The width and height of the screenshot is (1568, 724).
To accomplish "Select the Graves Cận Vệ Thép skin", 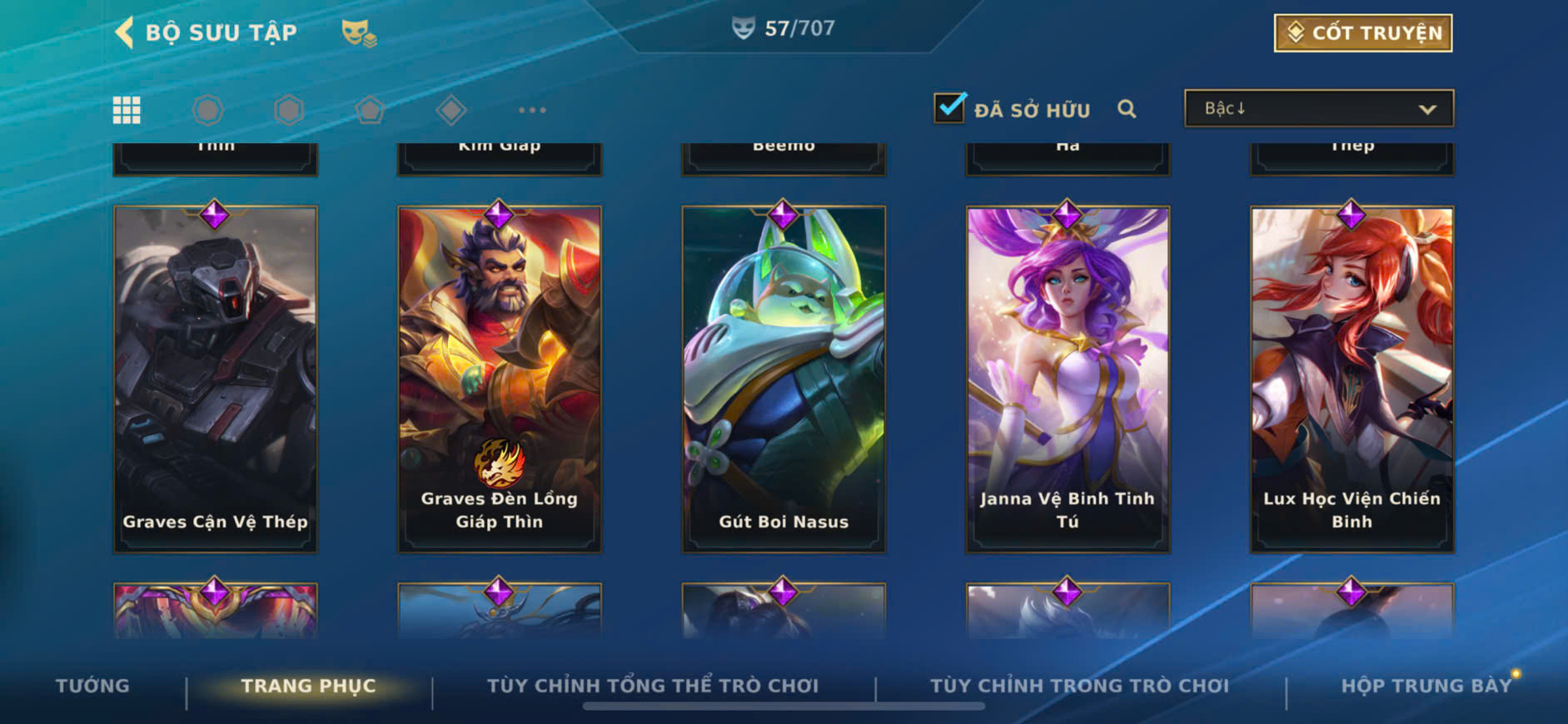I will (x=215, y=379).
